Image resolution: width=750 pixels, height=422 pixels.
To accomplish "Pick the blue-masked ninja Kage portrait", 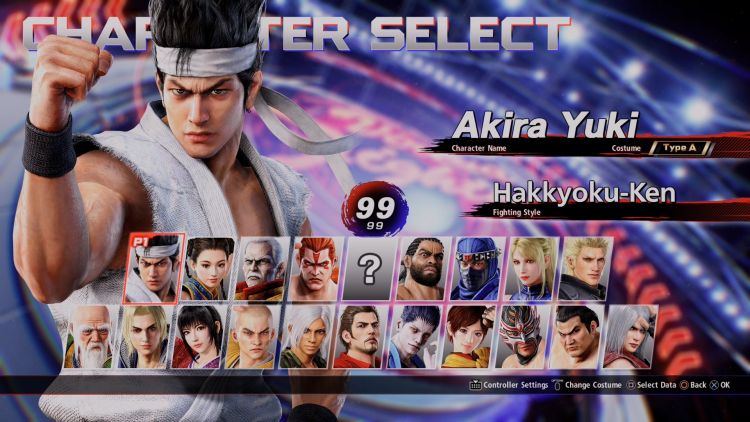I will (478, 269).
